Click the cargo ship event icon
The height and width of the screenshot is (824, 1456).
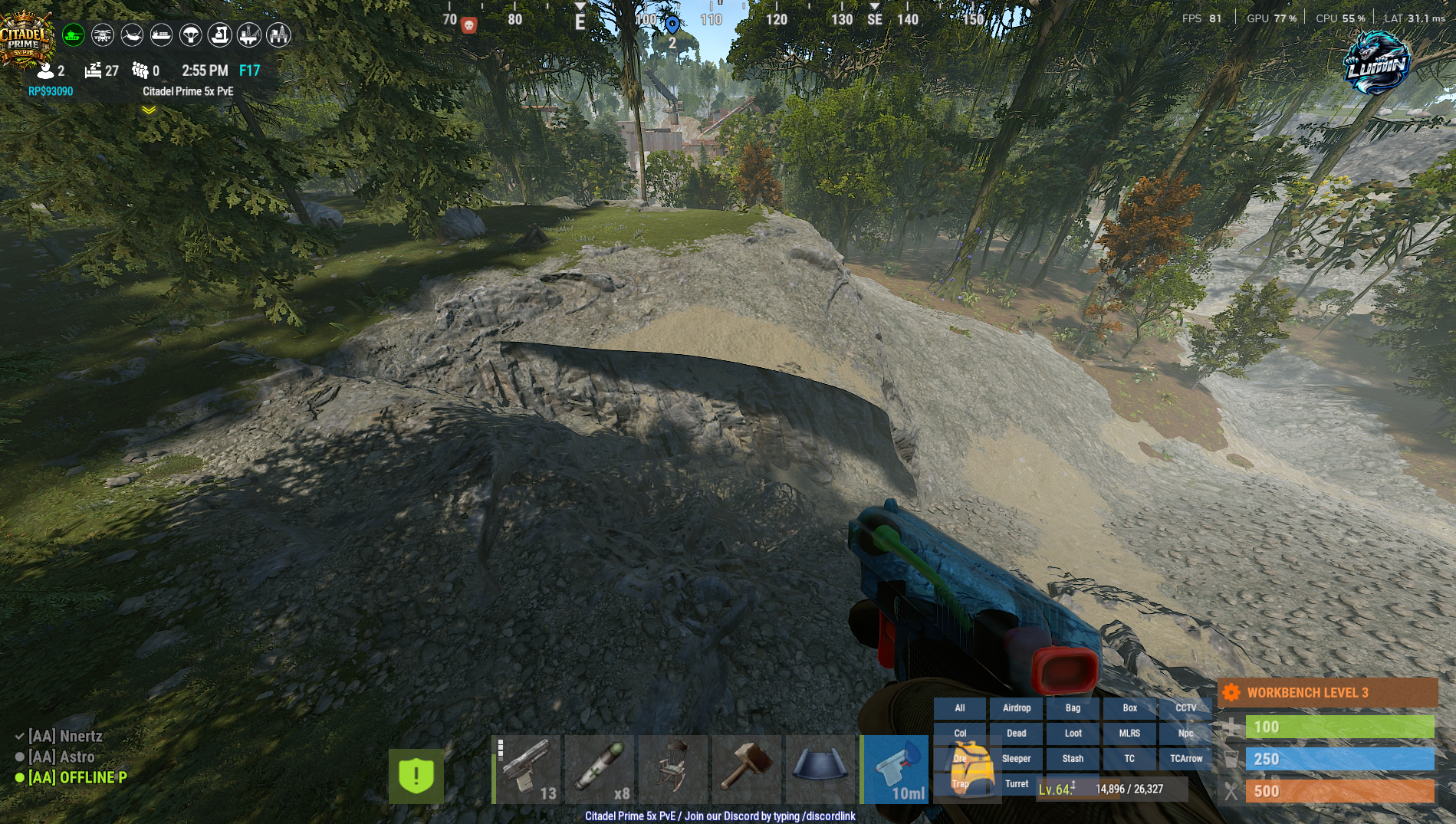click(x=161, y=34)
